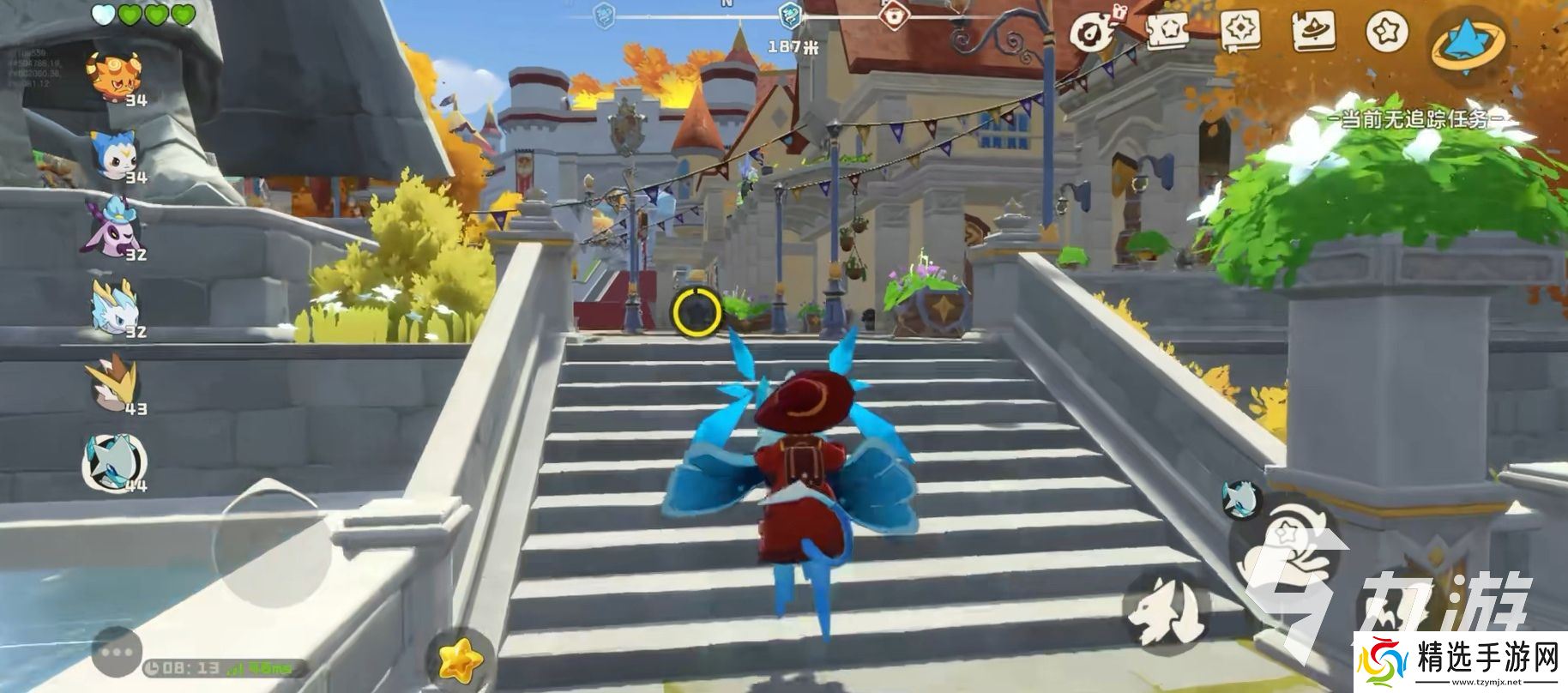
Task: Click the quest tracker text on the right
Action: click(x=1417, y=118)
